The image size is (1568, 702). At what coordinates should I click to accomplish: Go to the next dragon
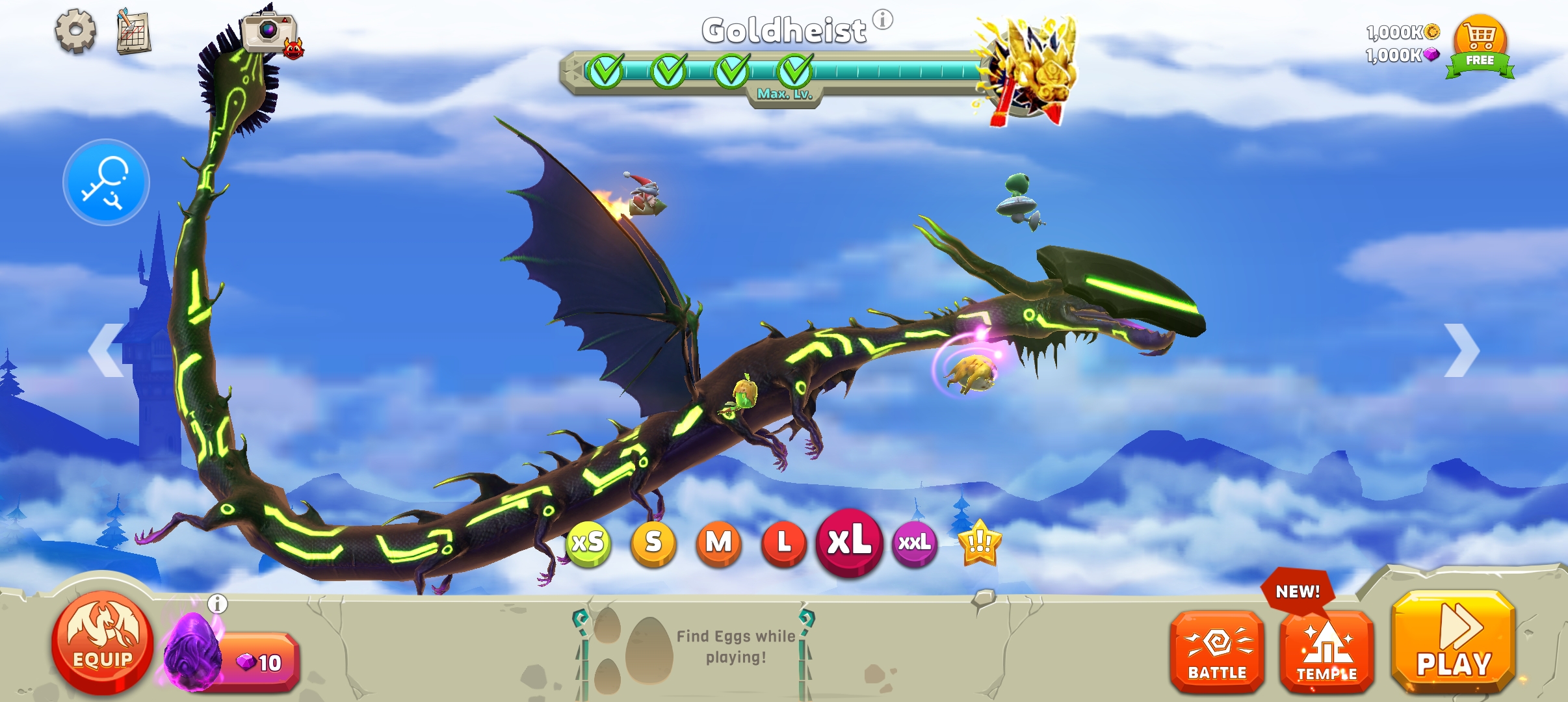coord(1462,350)
